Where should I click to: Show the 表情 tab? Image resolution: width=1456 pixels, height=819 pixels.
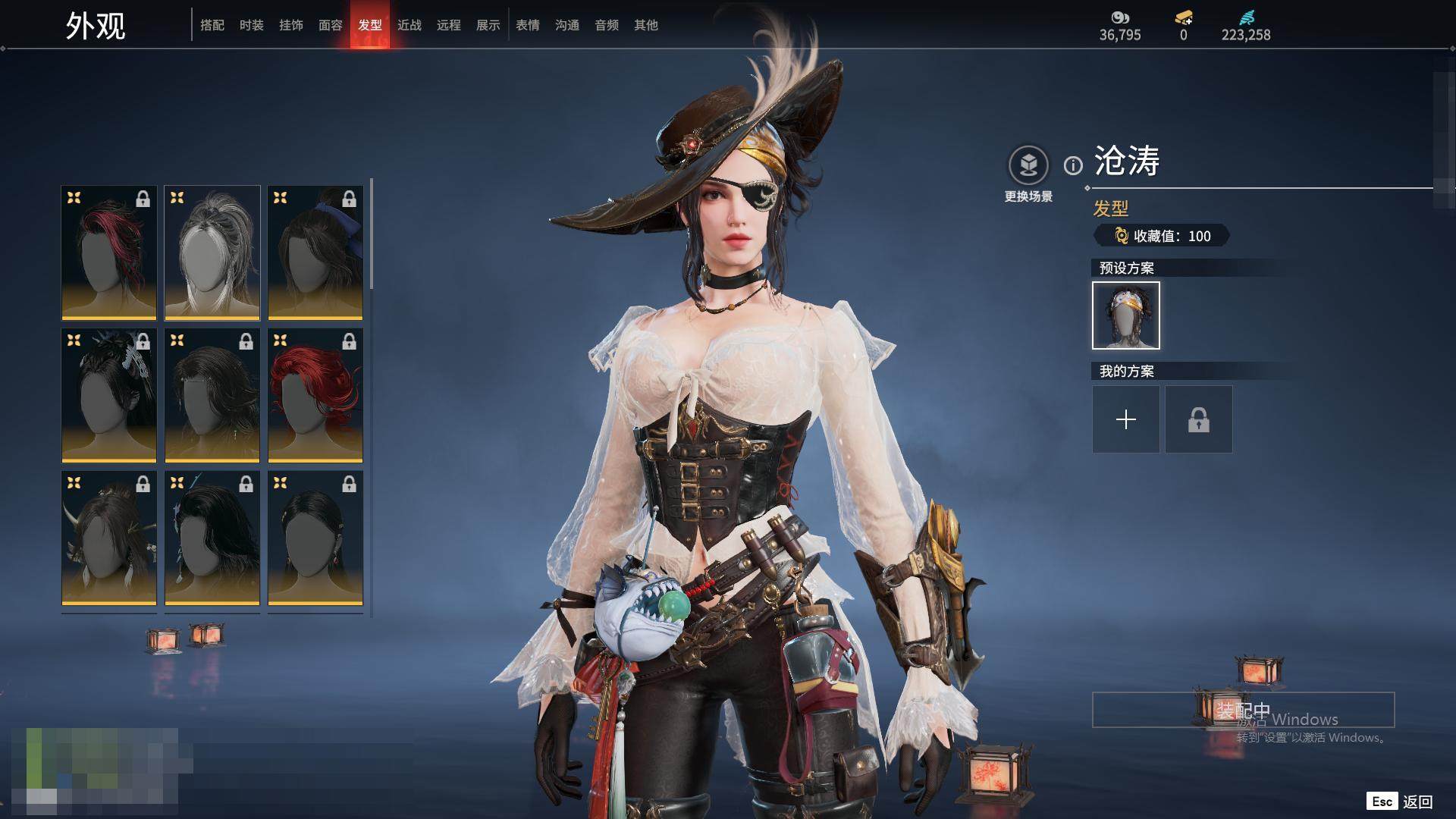pyautogui.click(x=528, y=25)
